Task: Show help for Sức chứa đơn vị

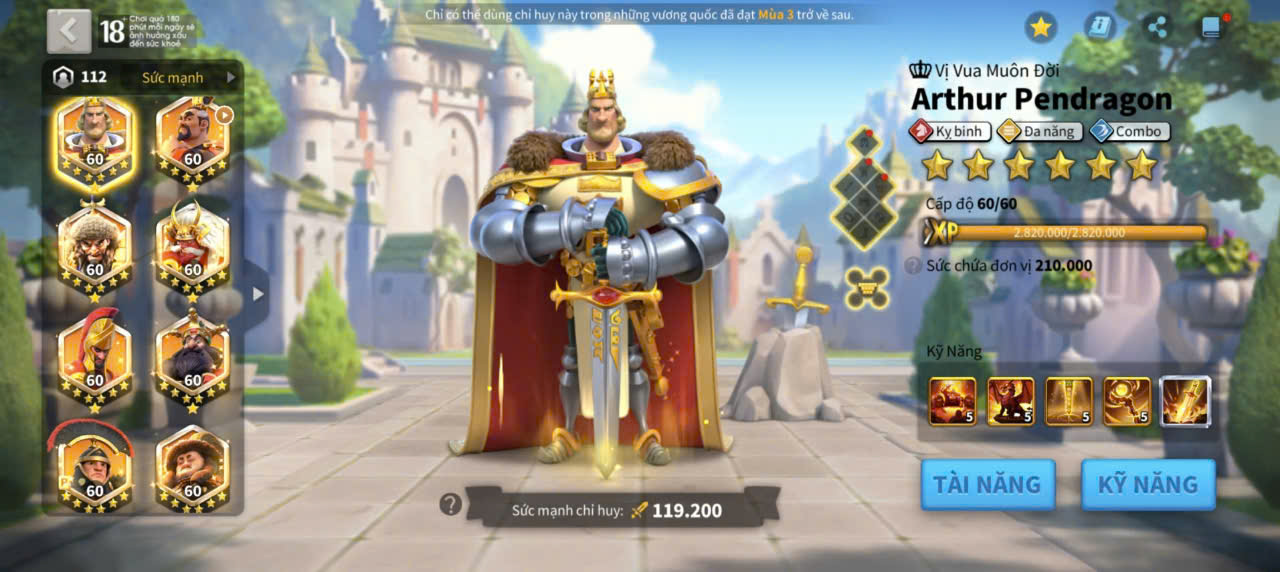Action: tap(913, 266)
